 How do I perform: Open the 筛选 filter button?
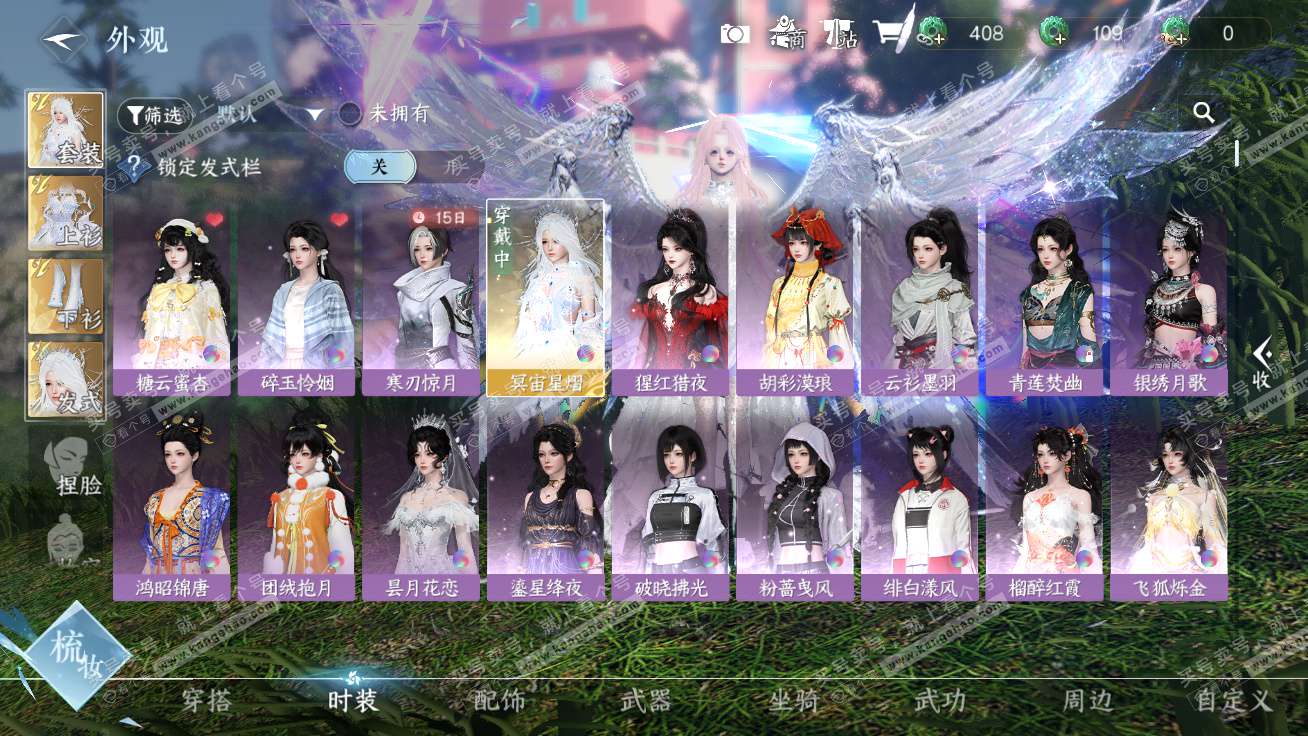(x=154, y=115)
